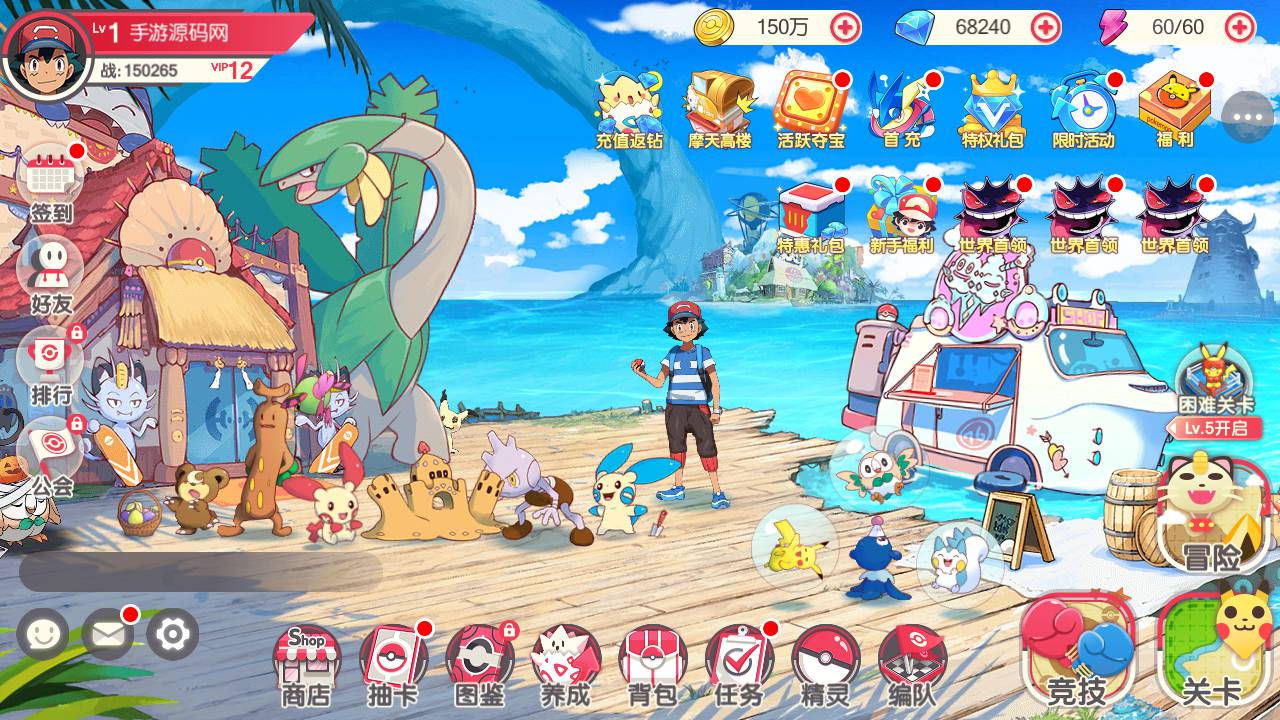Open the 精灵 Poké Ball menu
Viewport: 1280px width, 720px height.
point(825,662)
